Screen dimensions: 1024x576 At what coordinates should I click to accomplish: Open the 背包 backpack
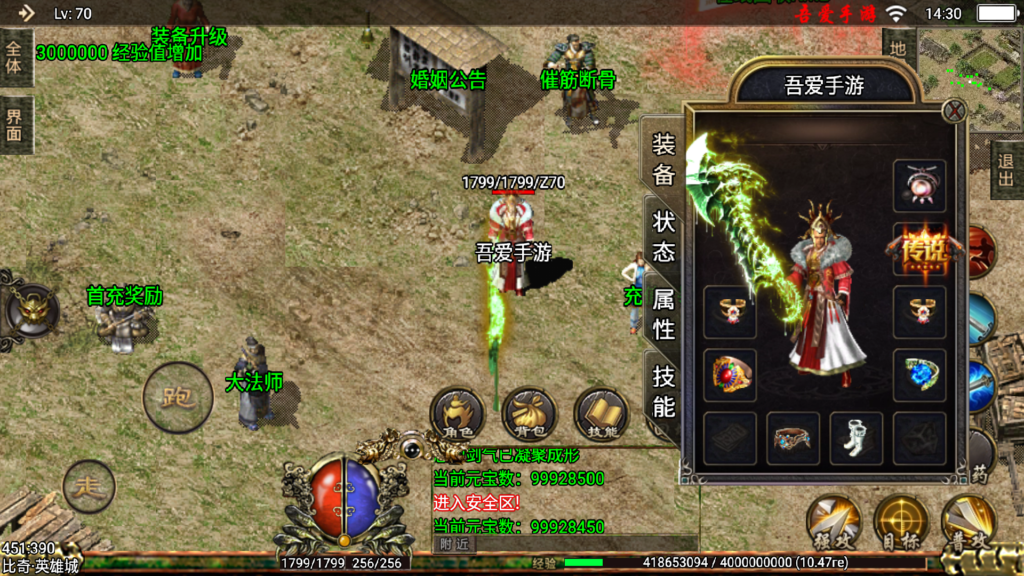(x=529, y=415)
